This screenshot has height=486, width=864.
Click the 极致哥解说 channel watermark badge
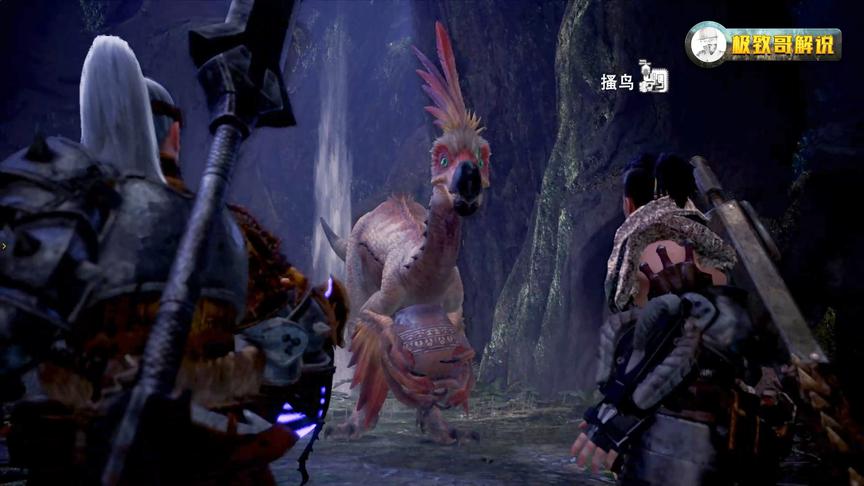coord(763,45)
